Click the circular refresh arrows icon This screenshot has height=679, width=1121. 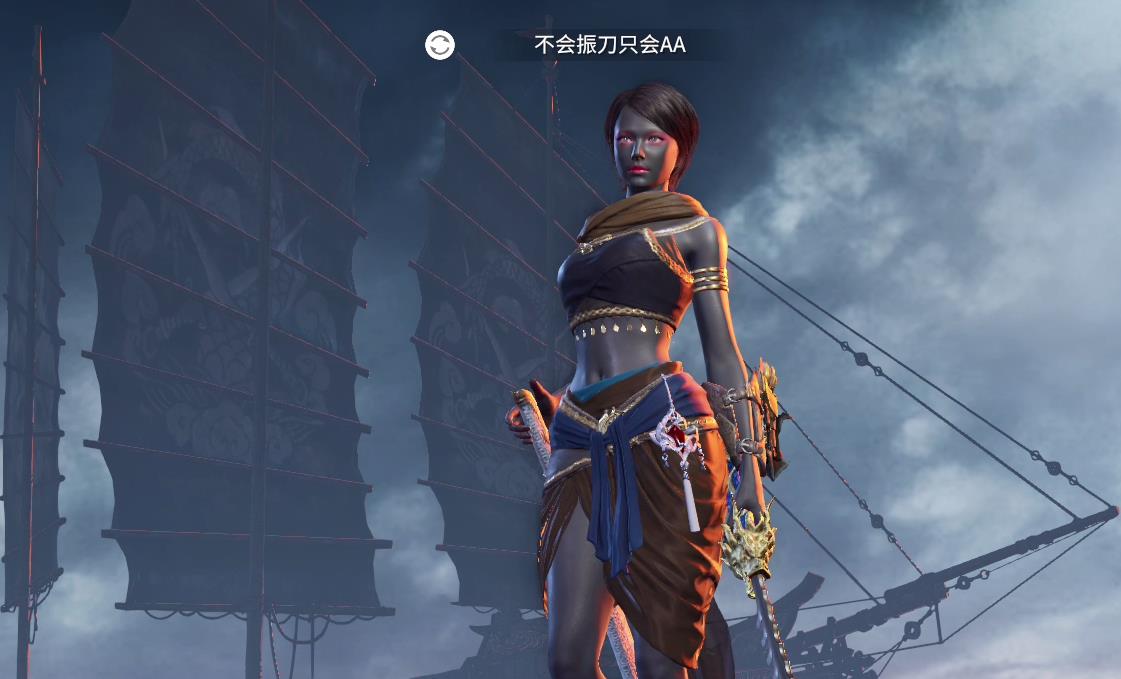click(440, 45)
